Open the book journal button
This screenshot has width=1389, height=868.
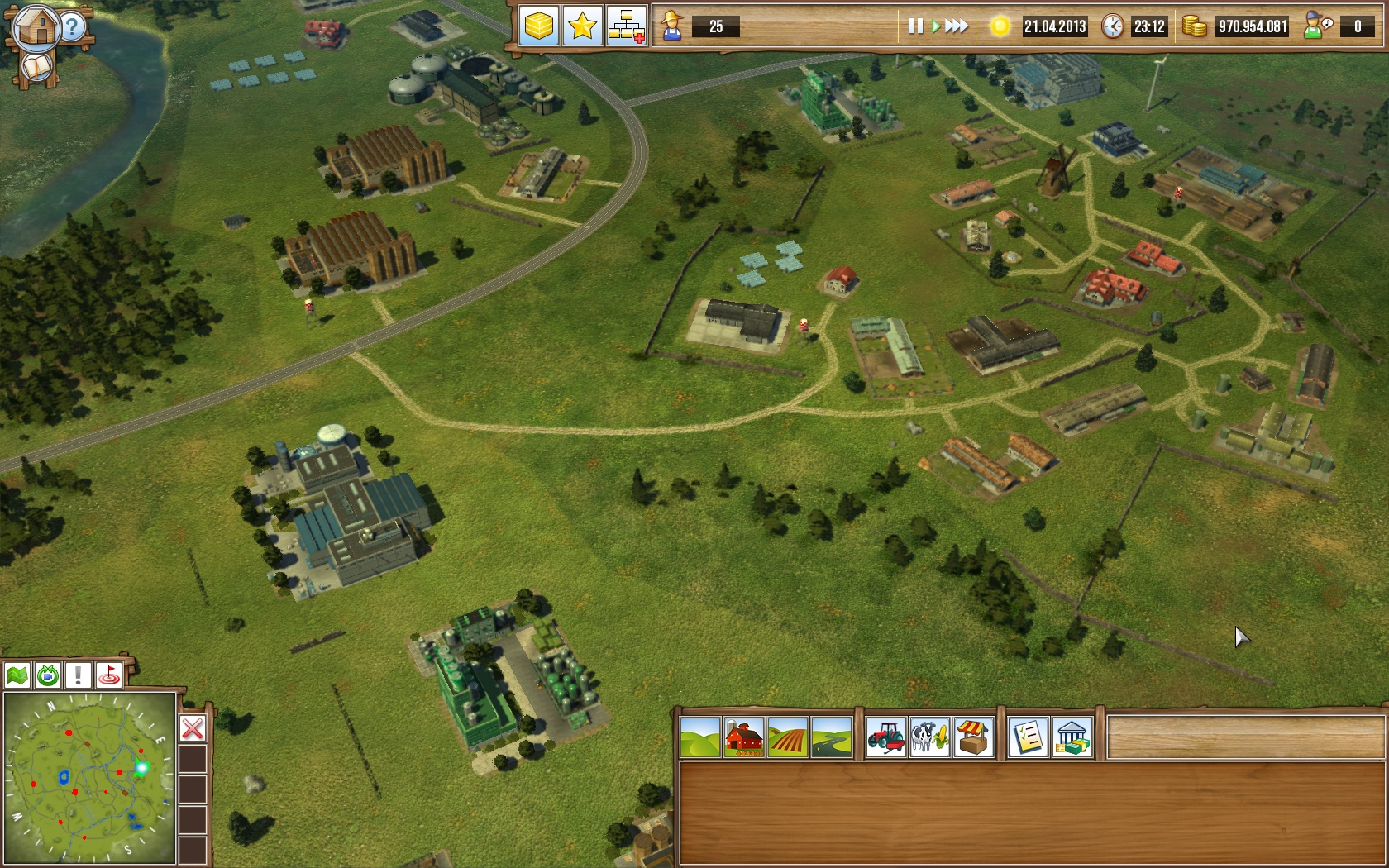click(36, 68)
